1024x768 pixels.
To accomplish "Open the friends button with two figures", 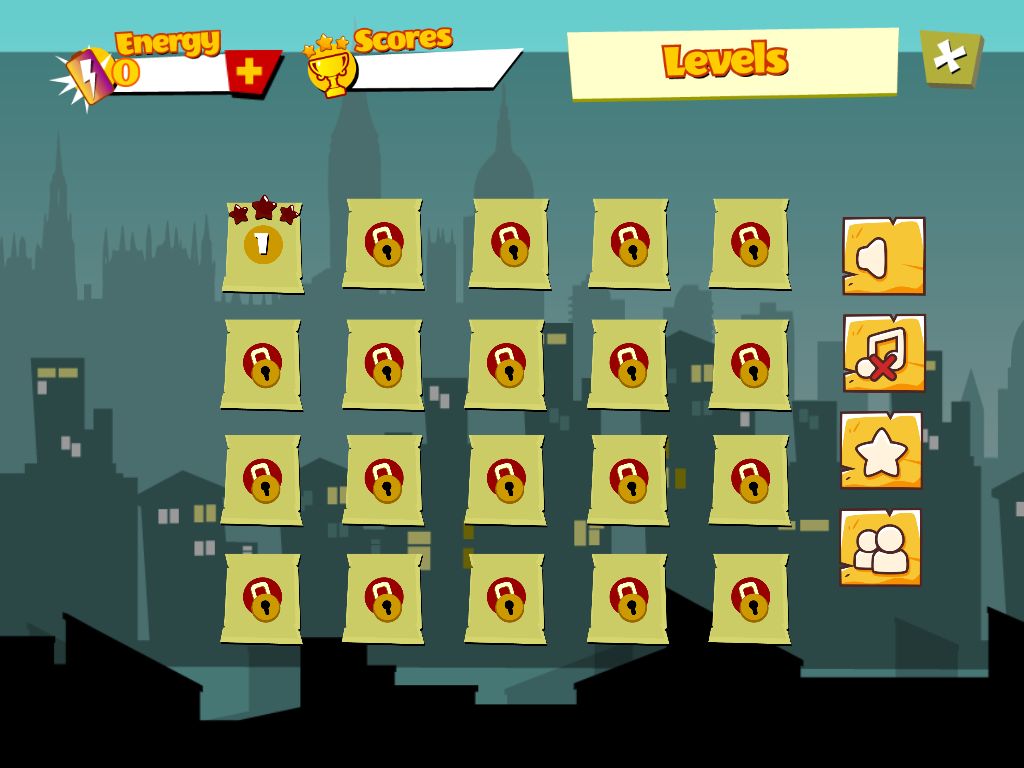I will tap(880, 547).
